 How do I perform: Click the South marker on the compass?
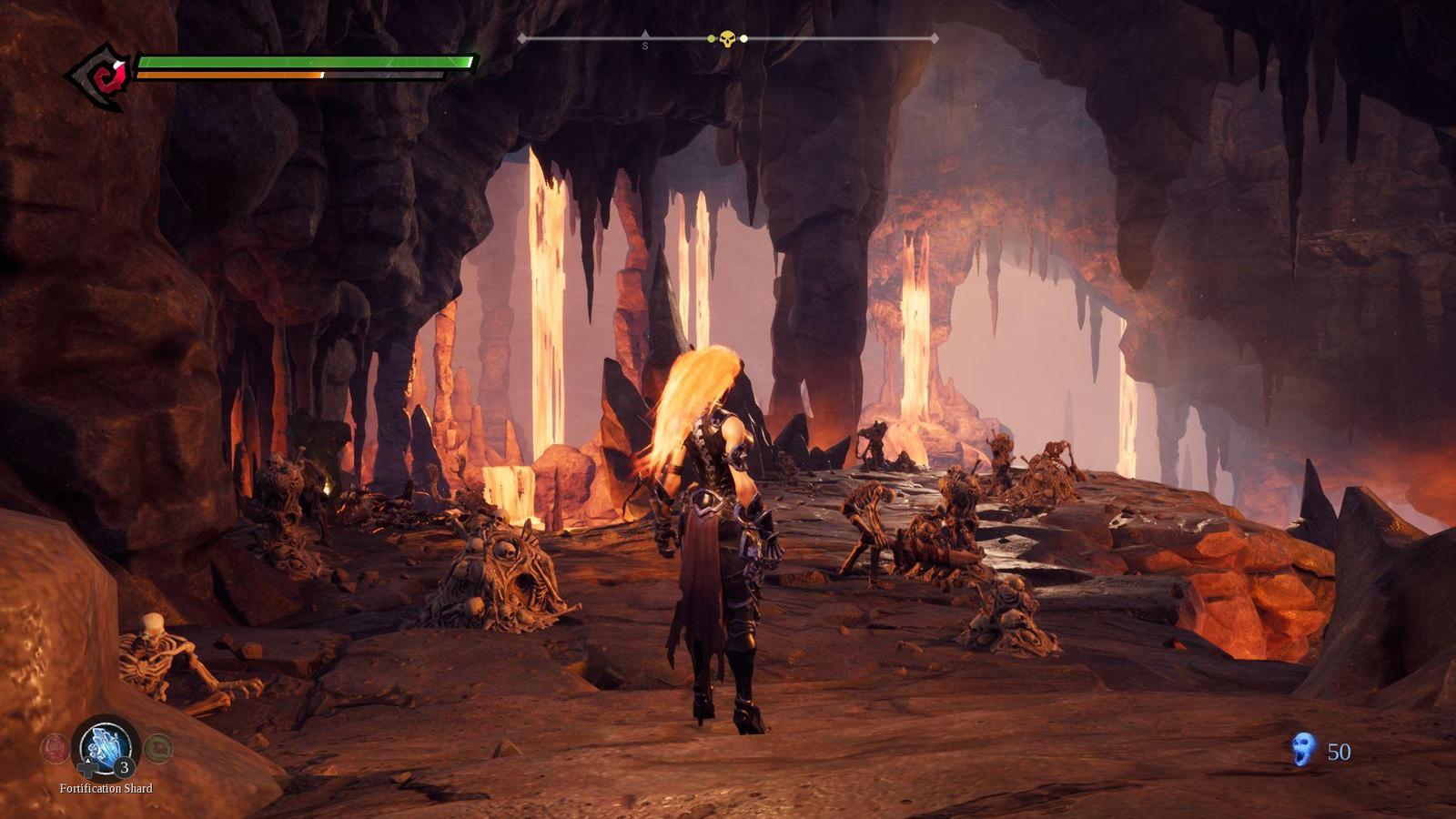click(645, 44)
